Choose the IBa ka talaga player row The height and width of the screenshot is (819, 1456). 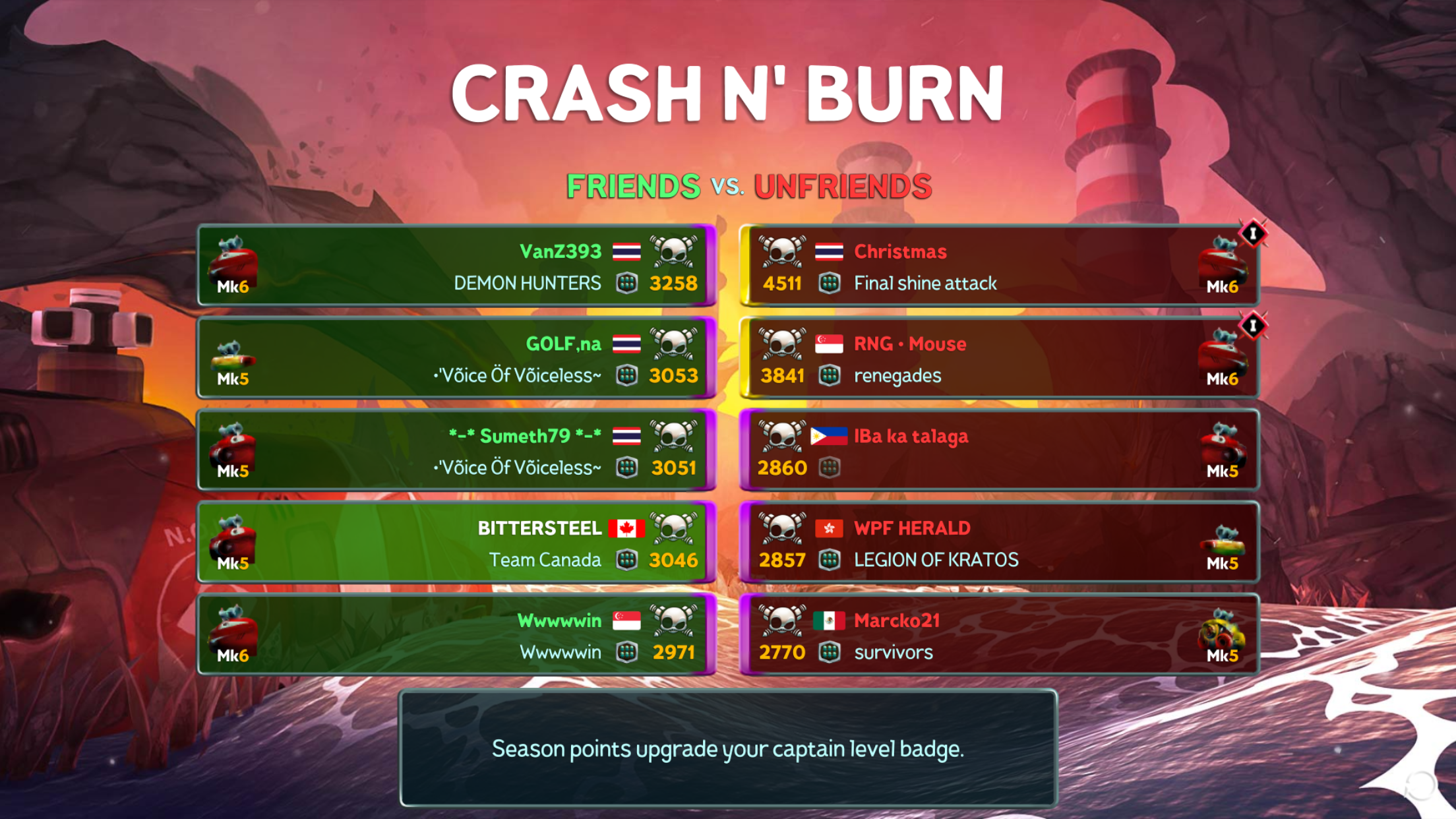tap(999, 450)
